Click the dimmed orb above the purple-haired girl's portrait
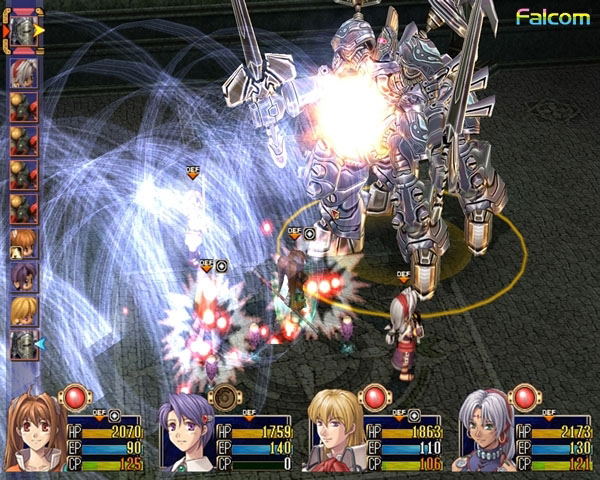 (x=226, y=397)
